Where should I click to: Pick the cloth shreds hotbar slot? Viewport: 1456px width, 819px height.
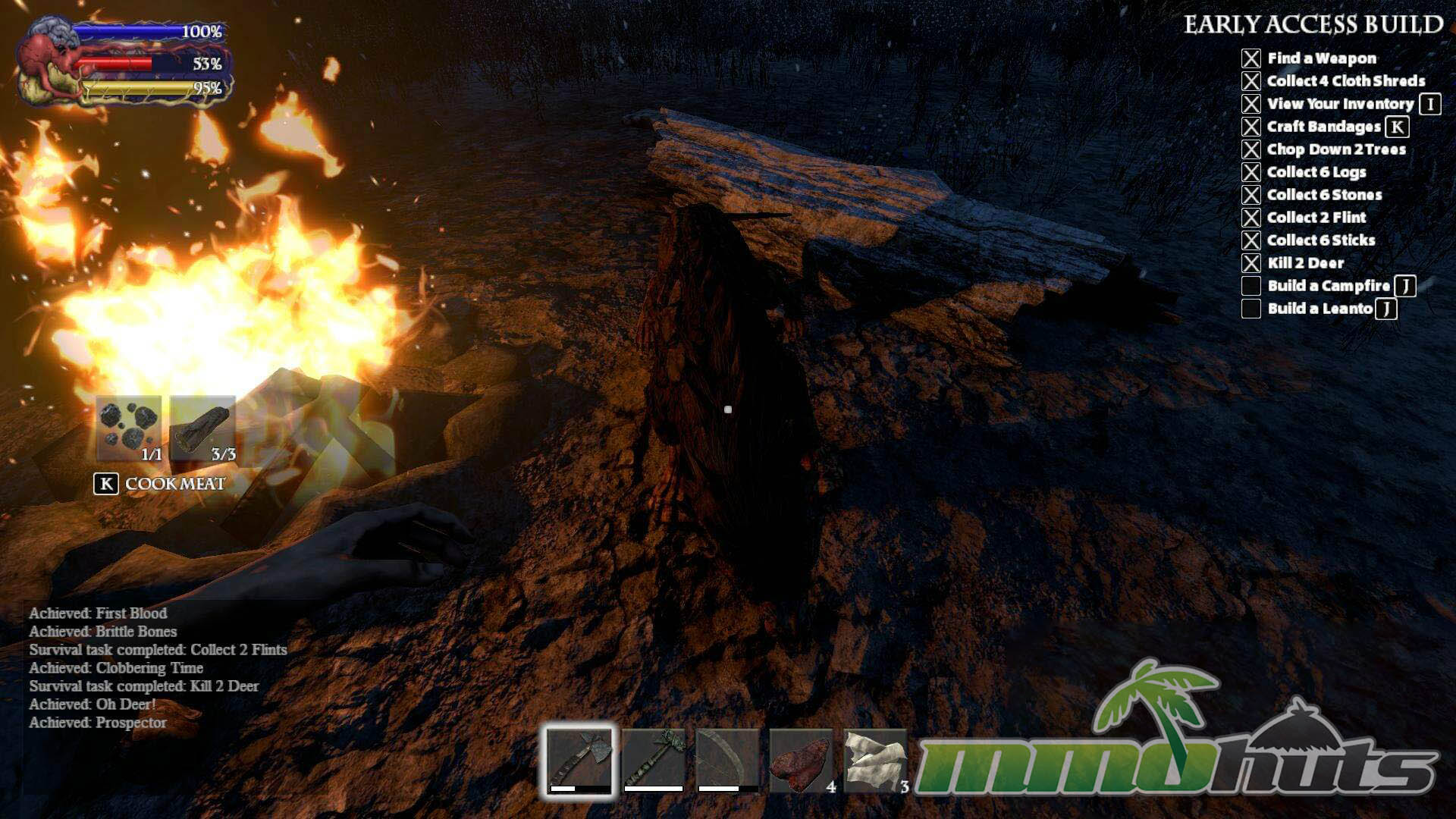875,761
